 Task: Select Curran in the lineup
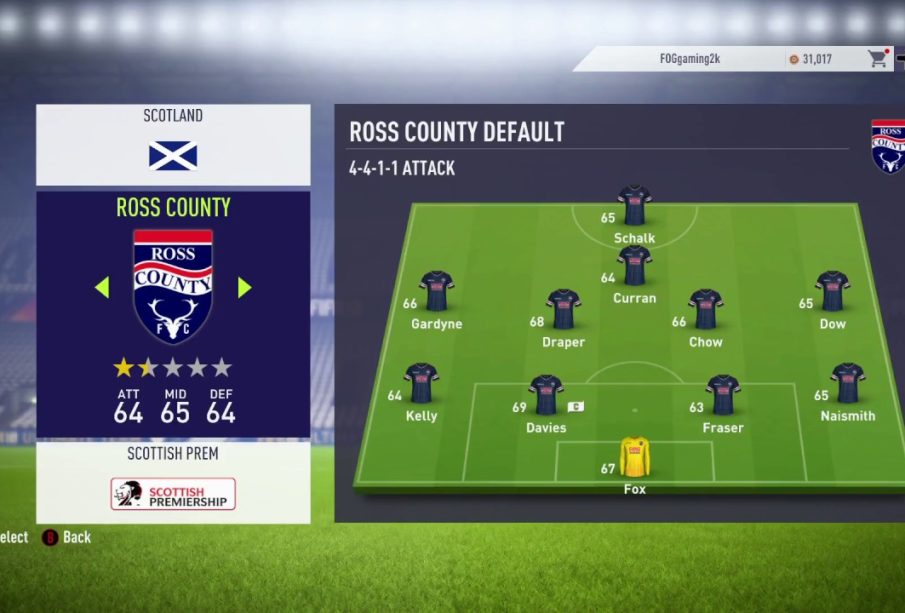click(634, 267)
